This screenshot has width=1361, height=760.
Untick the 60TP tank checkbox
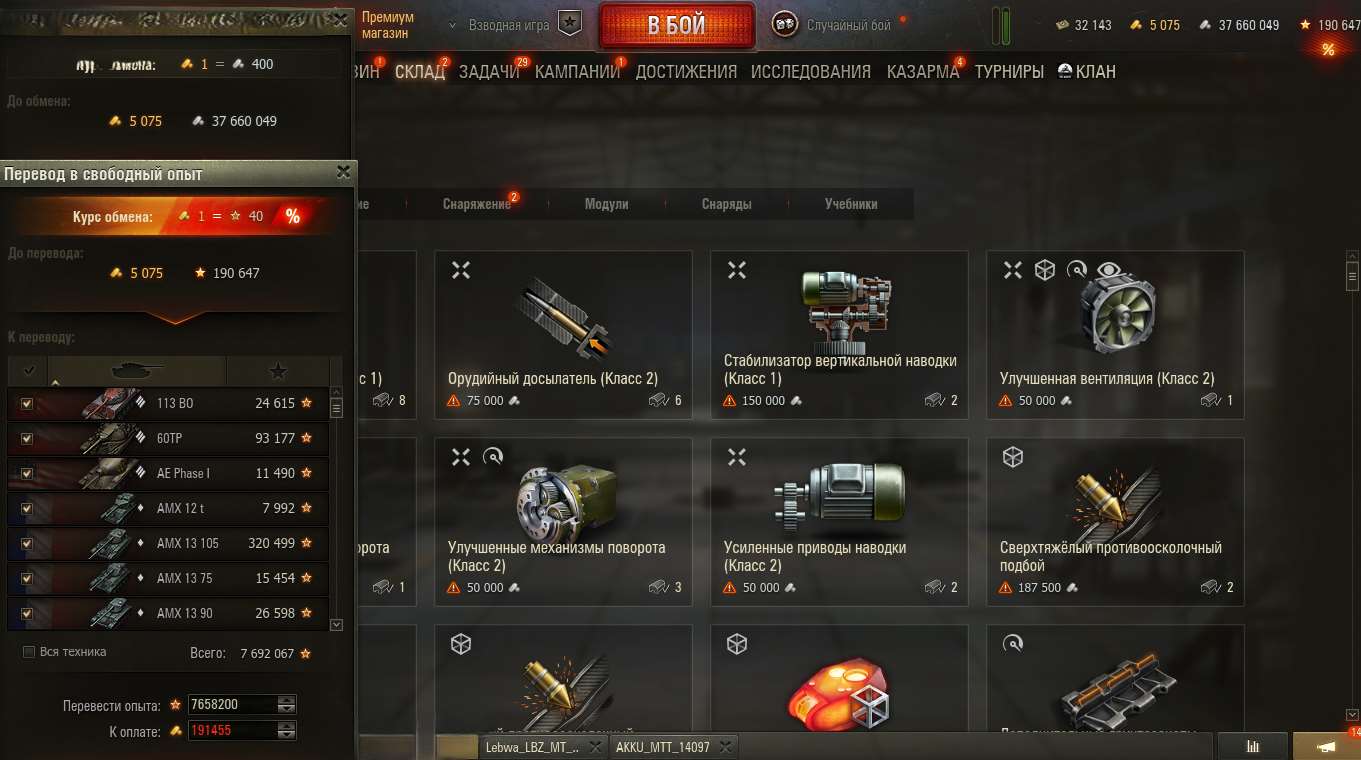[x=27, y=439]
